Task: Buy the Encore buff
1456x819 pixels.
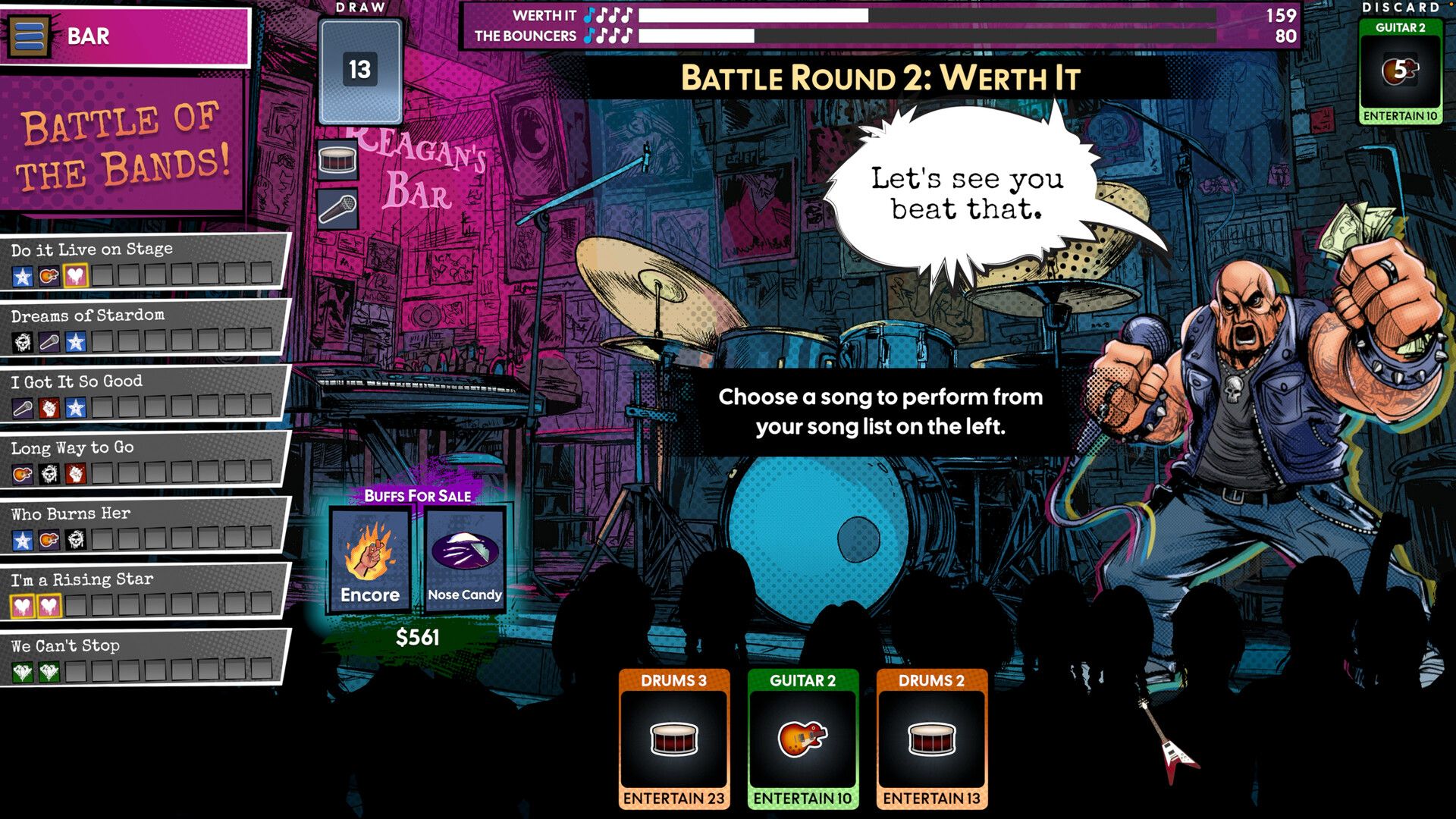Action: tap(370, 560)
